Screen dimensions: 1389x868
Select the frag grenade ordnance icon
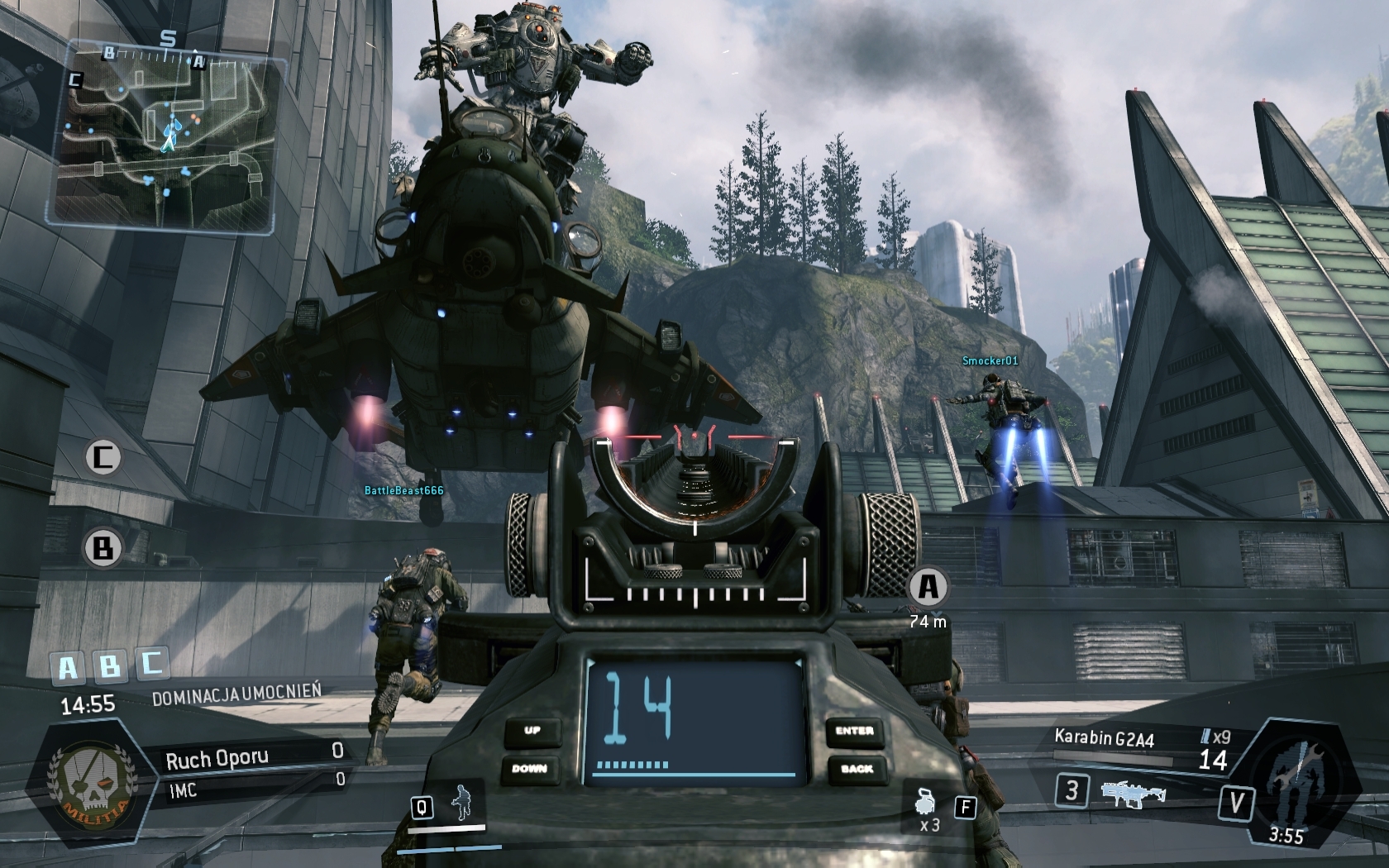[927, 802]
